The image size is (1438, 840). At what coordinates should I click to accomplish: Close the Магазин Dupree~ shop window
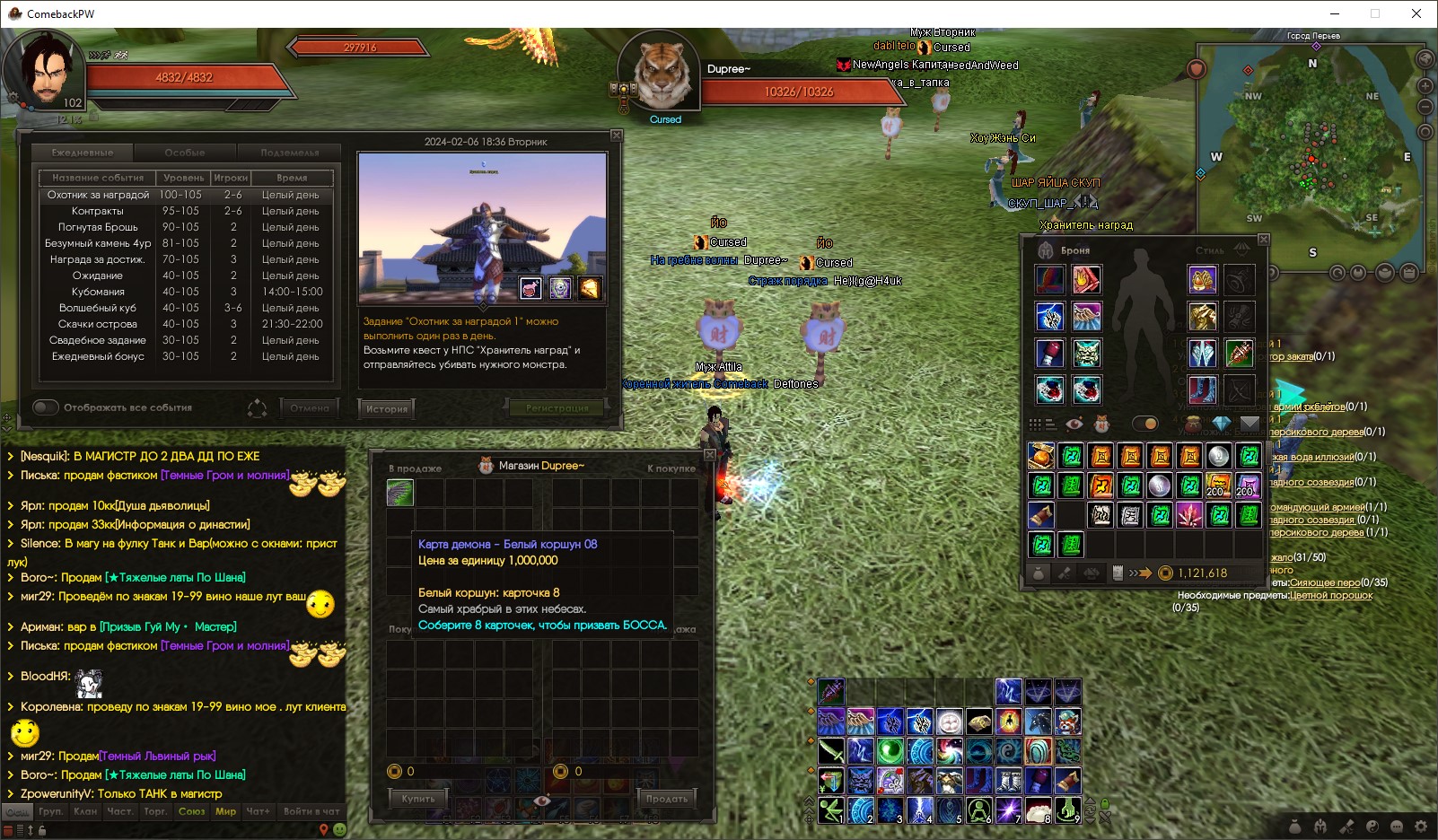(709, 455)
